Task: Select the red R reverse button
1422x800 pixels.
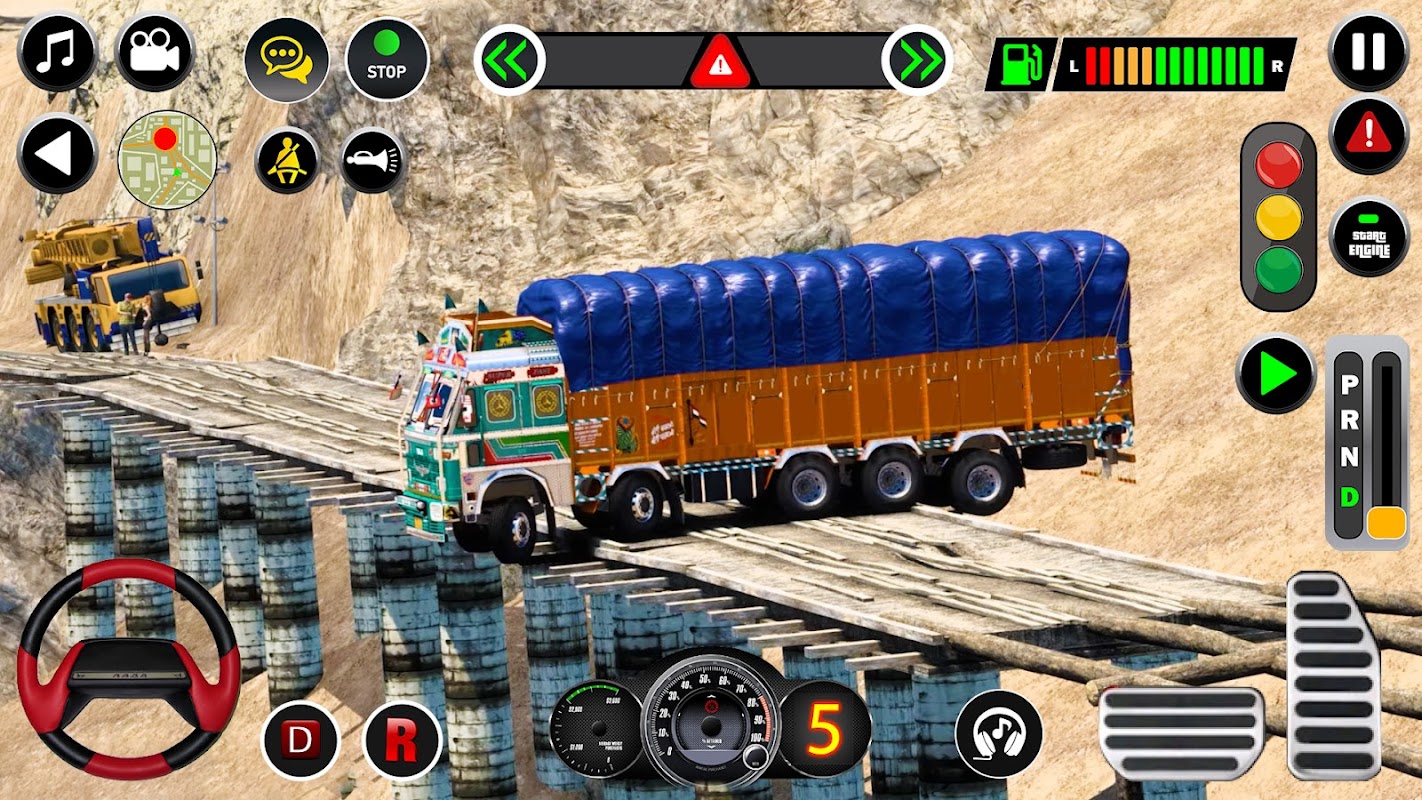Action: [403, 741]
